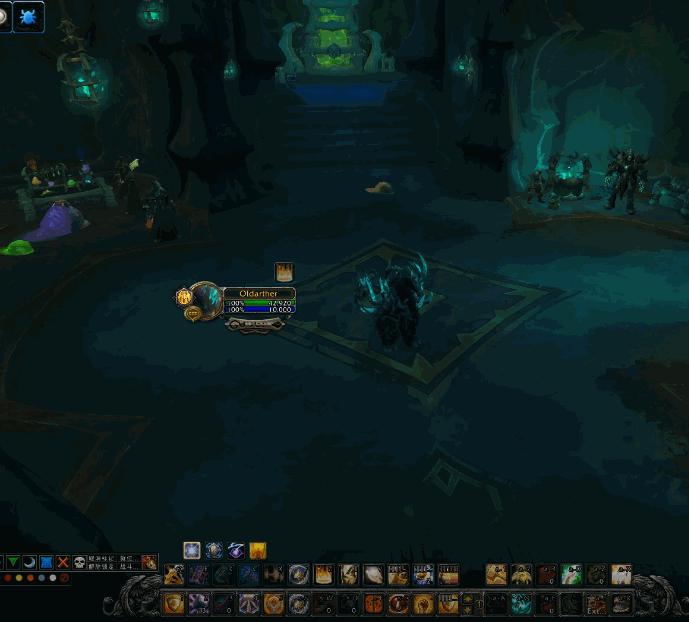Select the crescent moon raid marker
The height and width of the screenshot is (622, 689).
pos(30,562)
